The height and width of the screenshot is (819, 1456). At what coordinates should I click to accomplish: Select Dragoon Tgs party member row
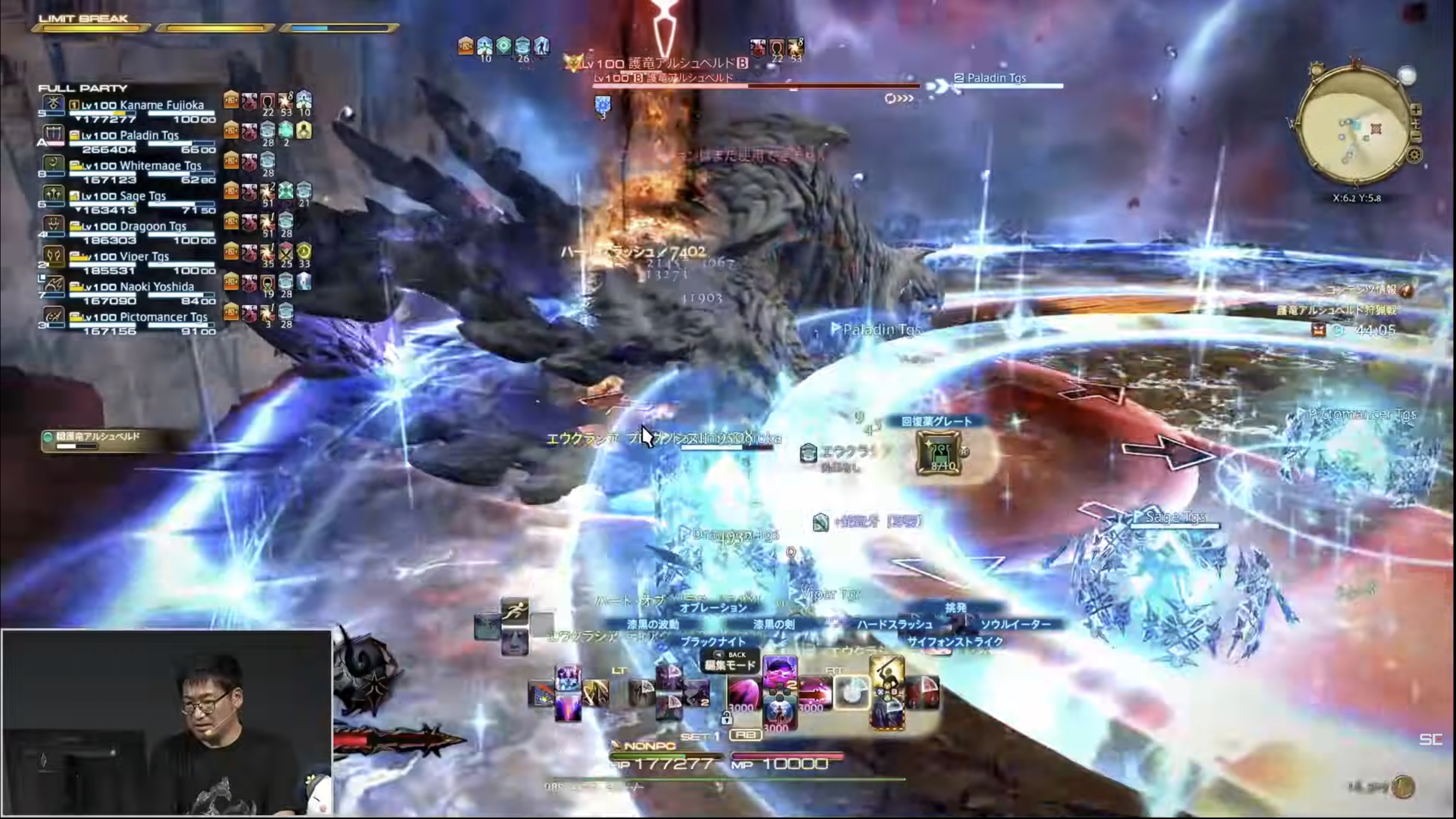134,226
